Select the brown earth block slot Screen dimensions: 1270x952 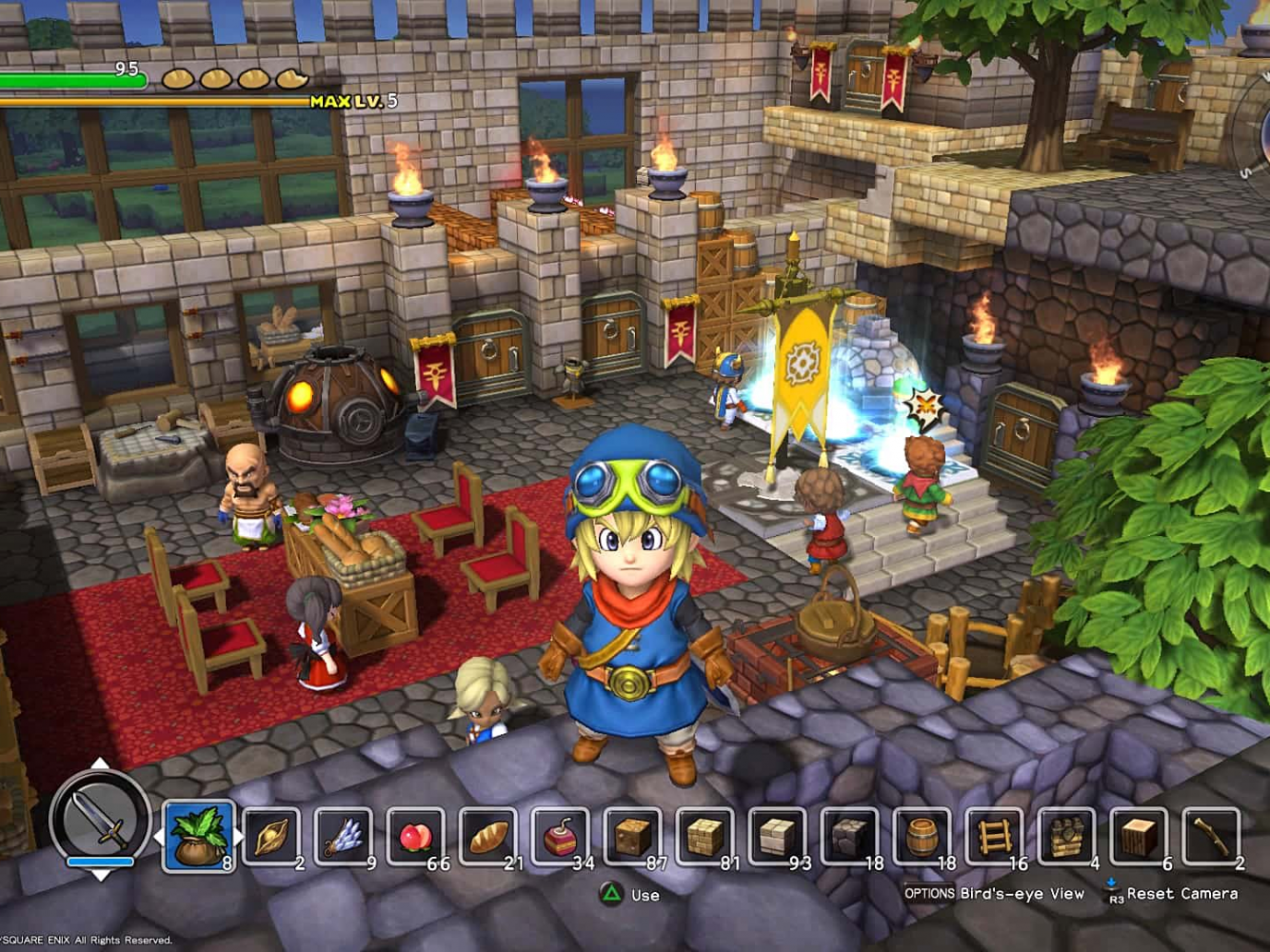pyautogui.click(x=633, y=837)
